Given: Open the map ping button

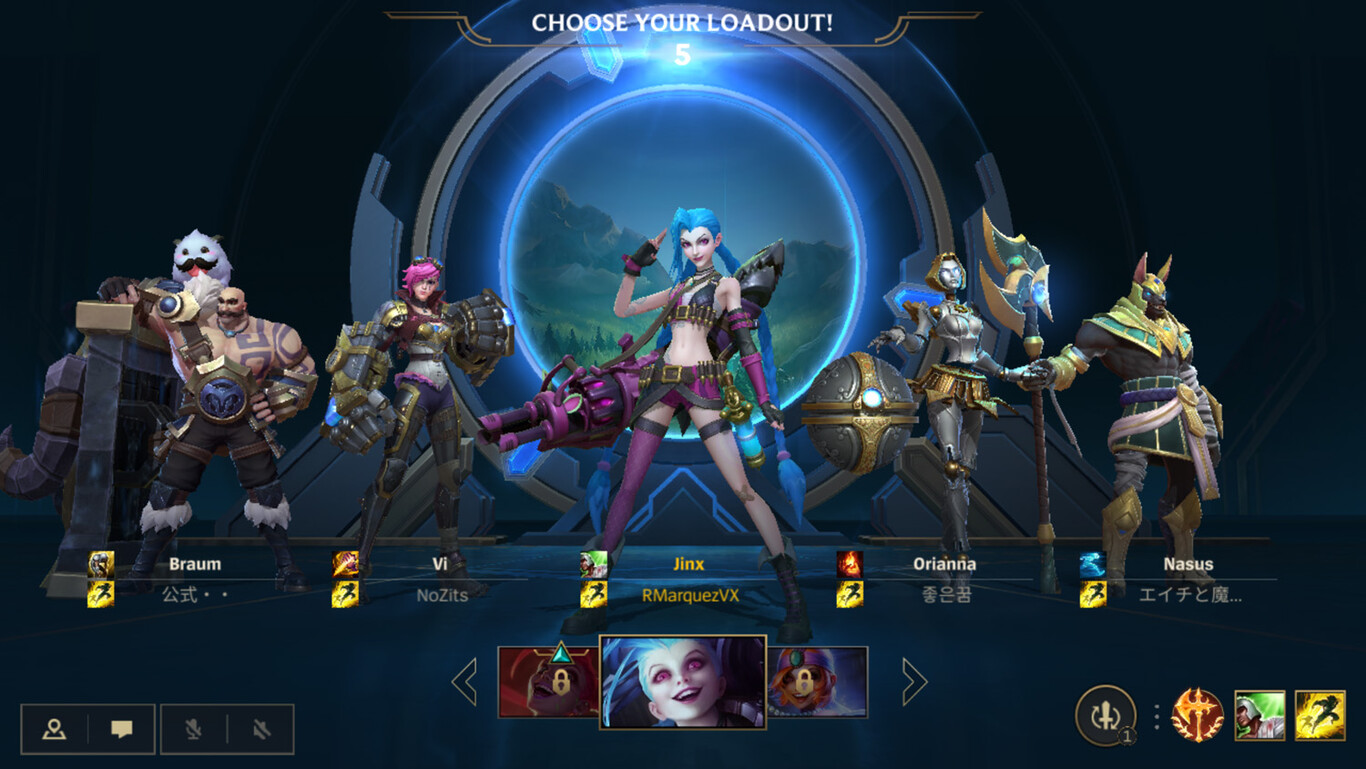Looking at the screenshot, I should click(54, 729).
